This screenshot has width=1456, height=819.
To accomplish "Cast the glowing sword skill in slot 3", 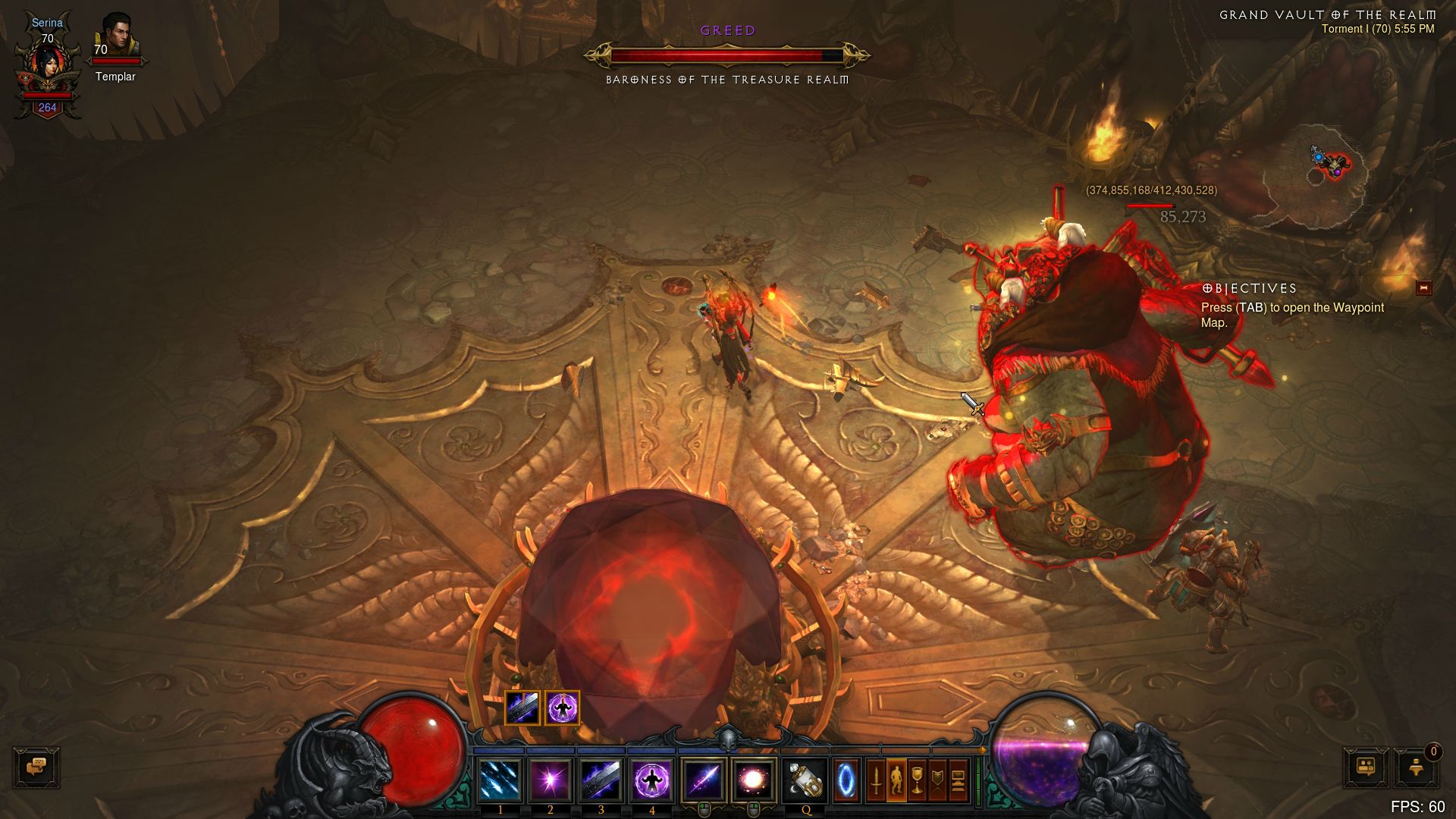I will coord(601,780).
